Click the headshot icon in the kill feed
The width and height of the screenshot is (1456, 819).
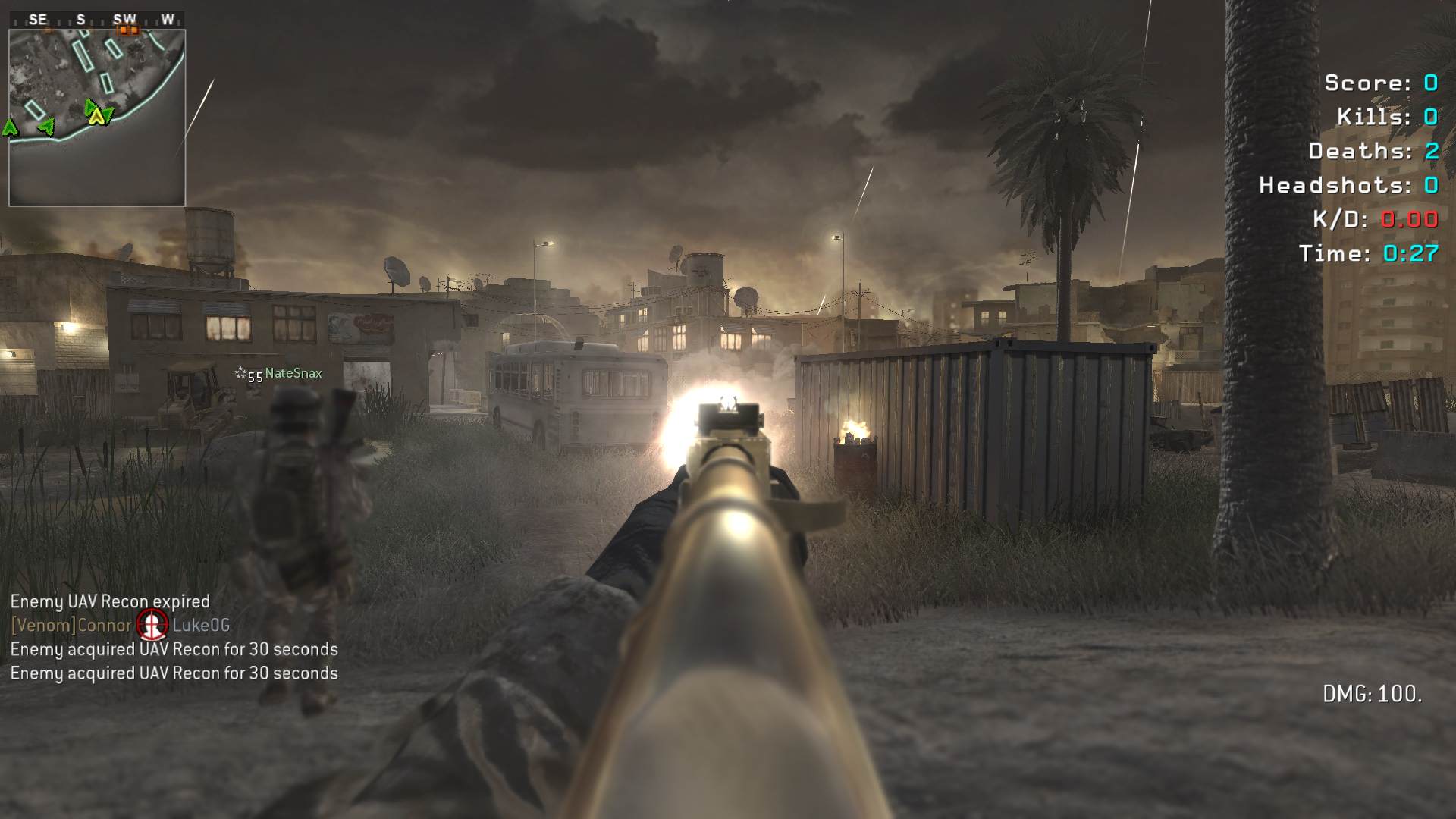pyautogui.click(x=152, y=625)
